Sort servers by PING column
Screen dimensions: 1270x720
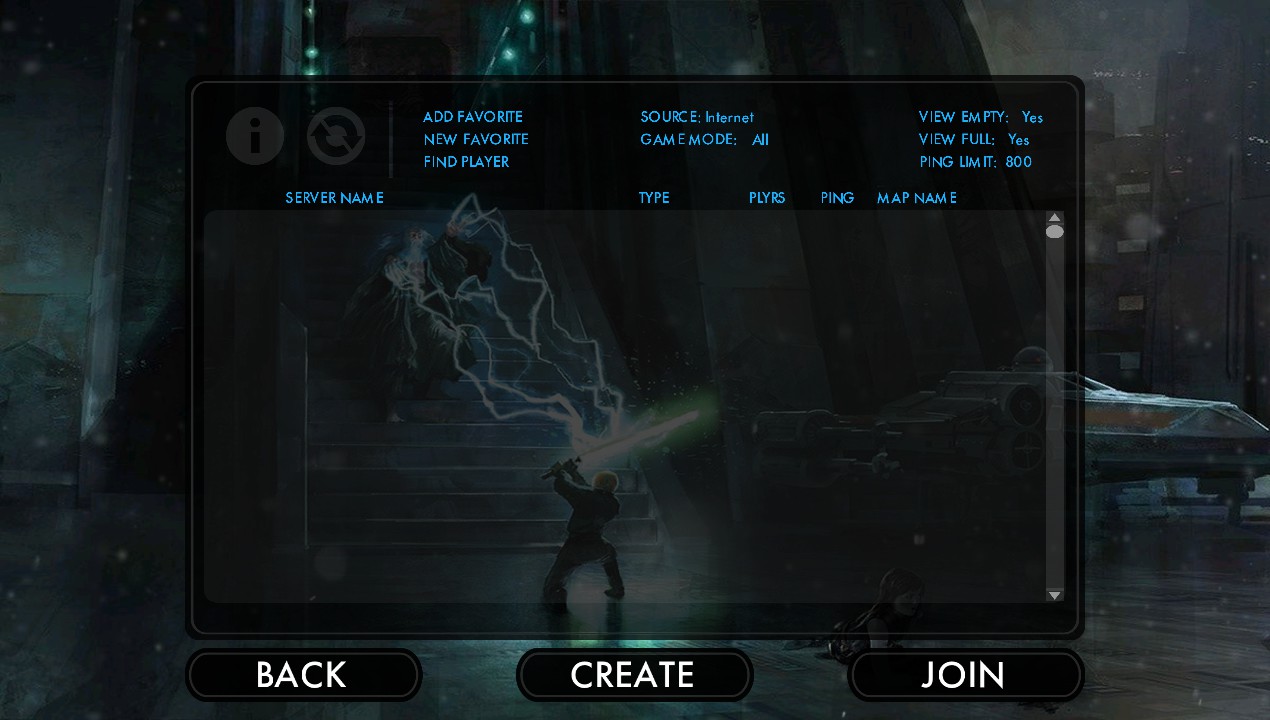coord(837,198)
